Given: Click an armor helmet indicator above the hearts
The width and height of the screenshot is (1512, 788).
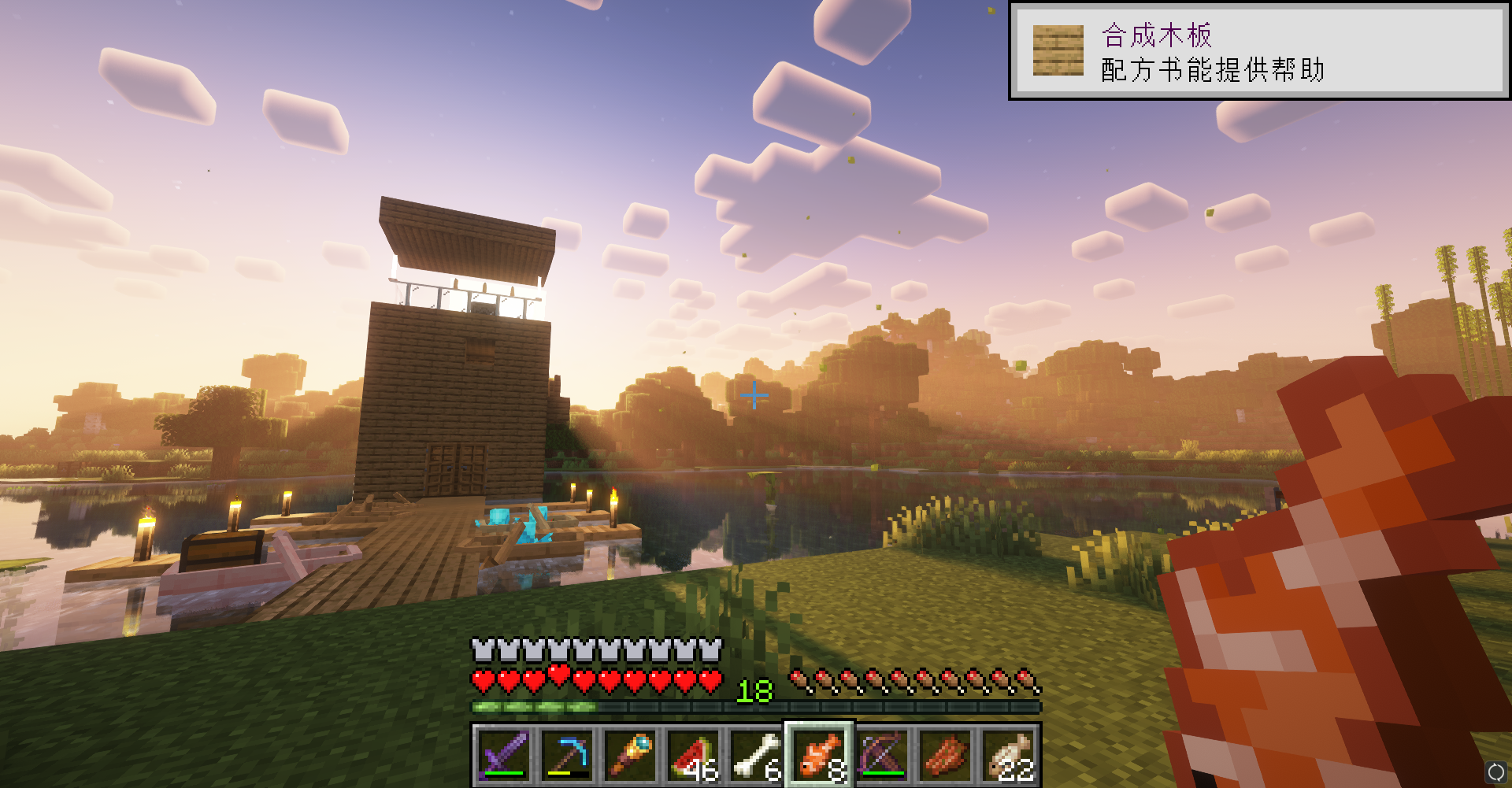Looking at the screenshot, I should [483, 650].
